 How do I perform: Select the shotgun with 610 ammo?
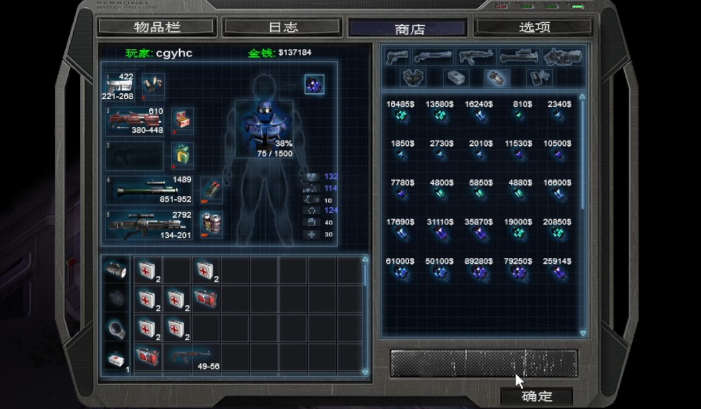(x=134, y=121)
